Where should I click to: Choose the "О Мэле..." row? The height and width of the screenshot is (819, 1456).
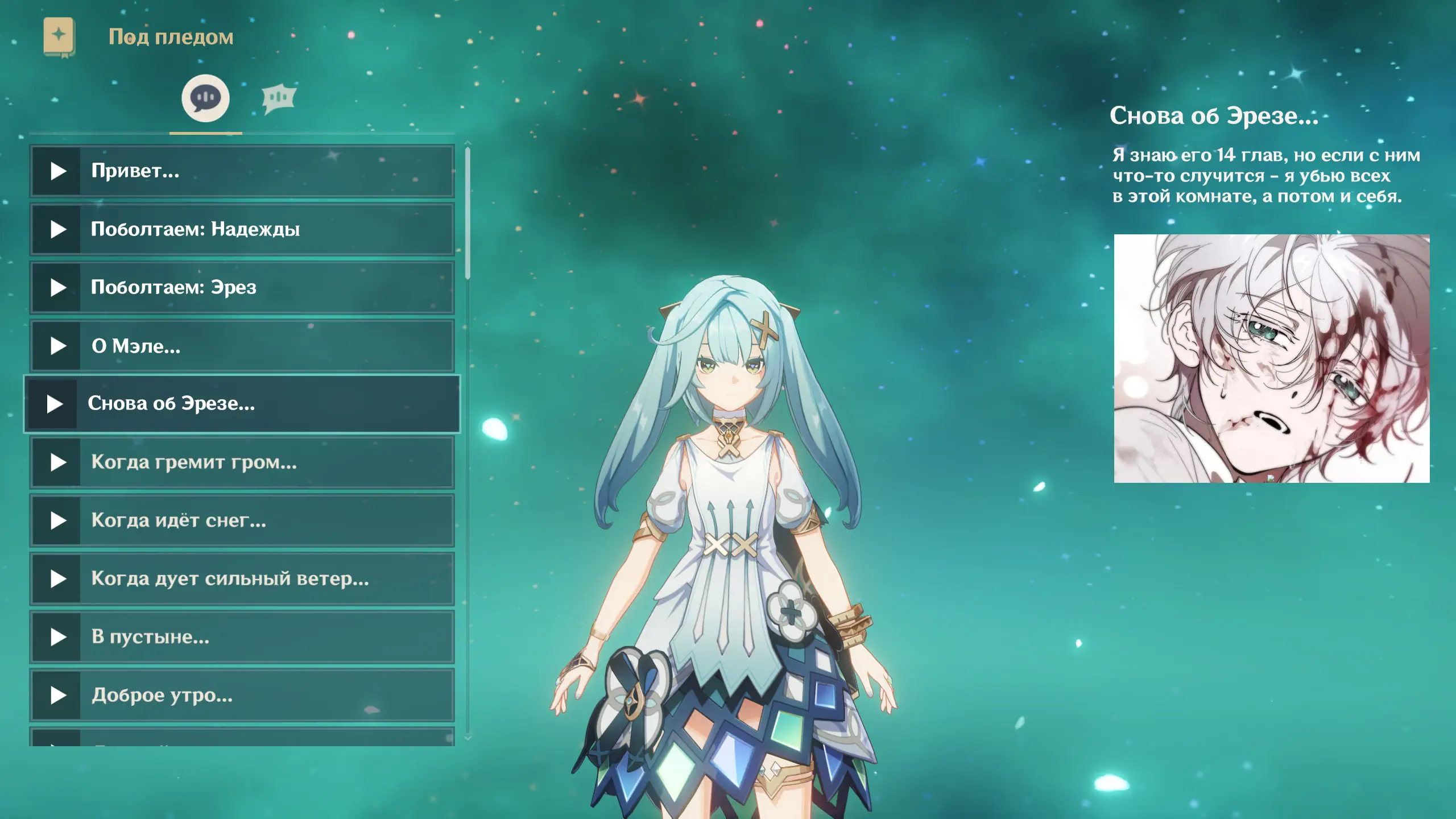pos(242,346)
